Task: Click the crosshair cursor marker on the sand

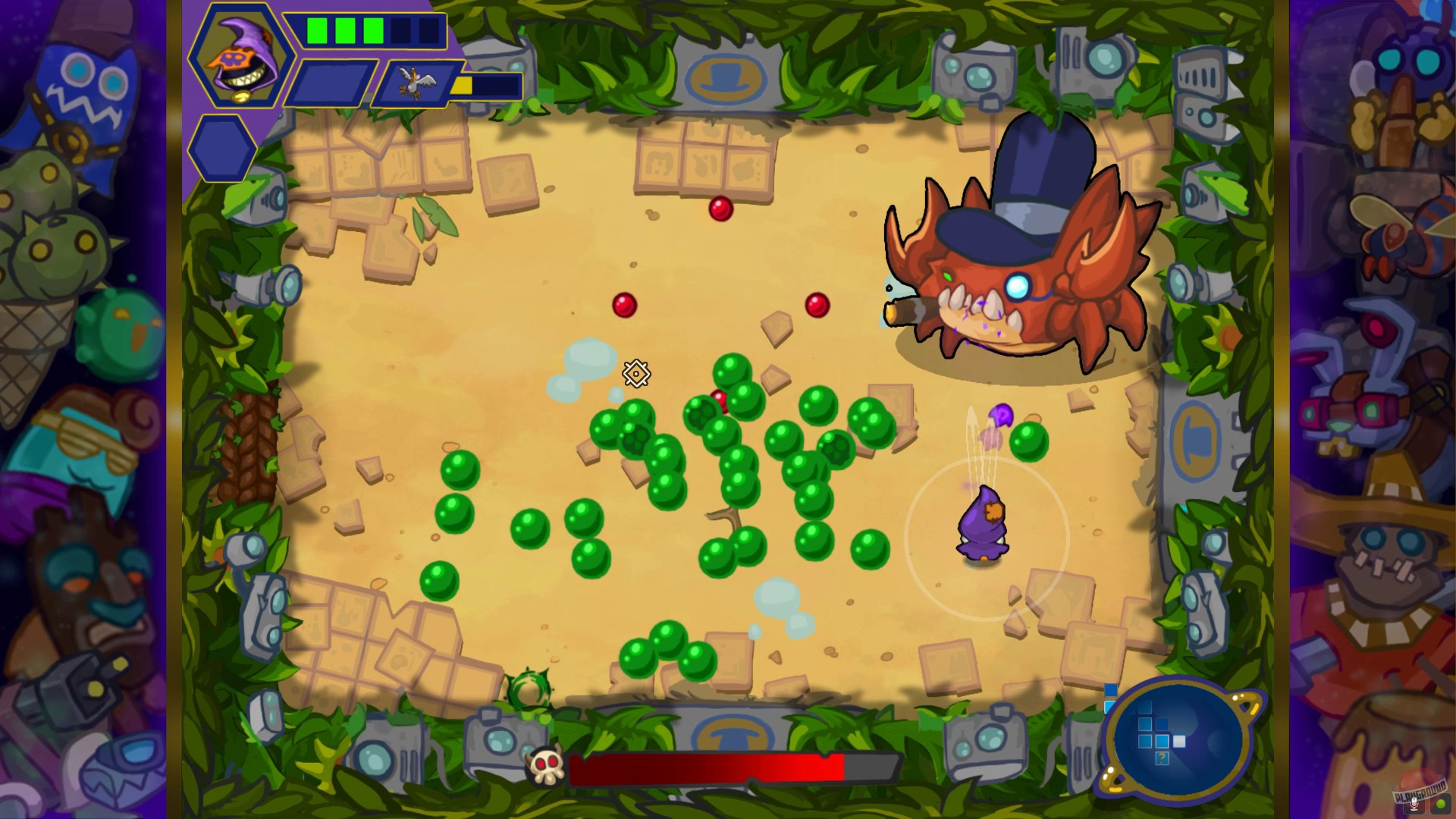Action: pyautogui.click(x=635, y=374)
